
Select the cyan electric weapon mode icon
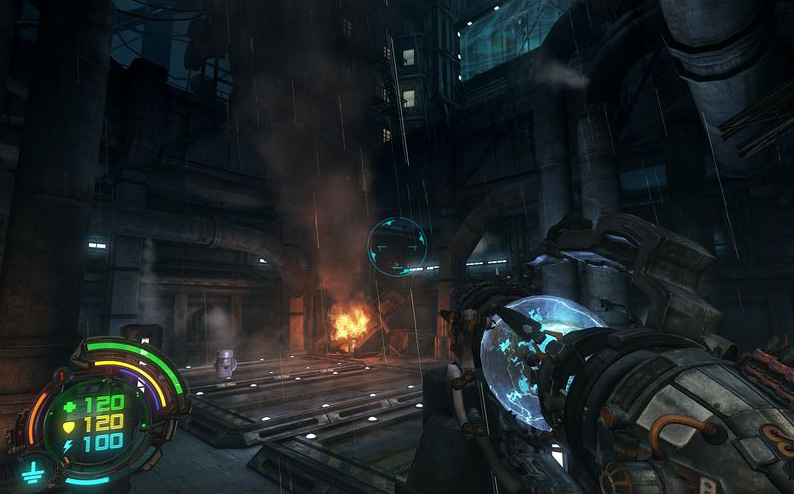(31, 473)
